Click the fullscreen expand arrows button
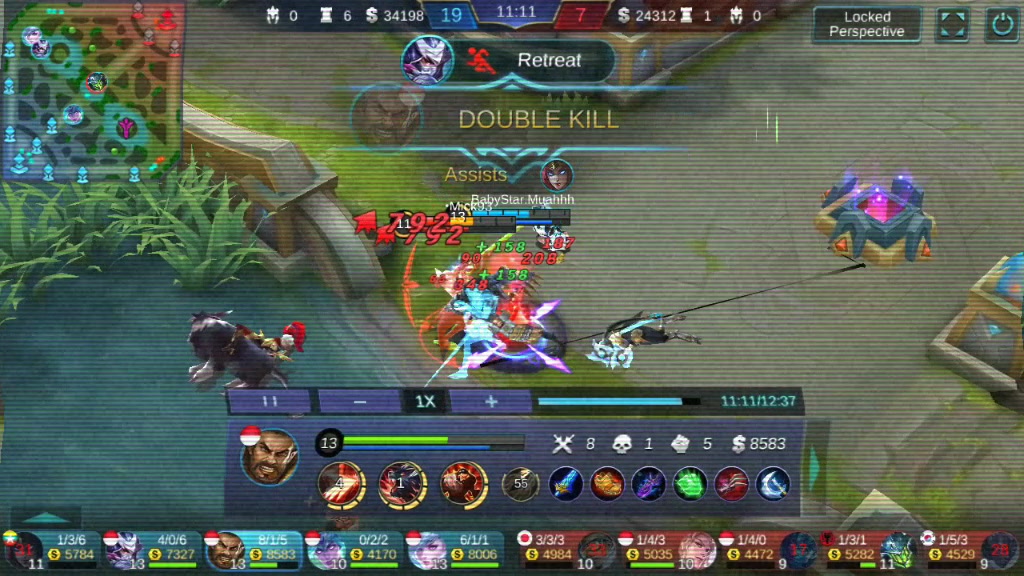1024x576 pixels. tap(952, 24)
